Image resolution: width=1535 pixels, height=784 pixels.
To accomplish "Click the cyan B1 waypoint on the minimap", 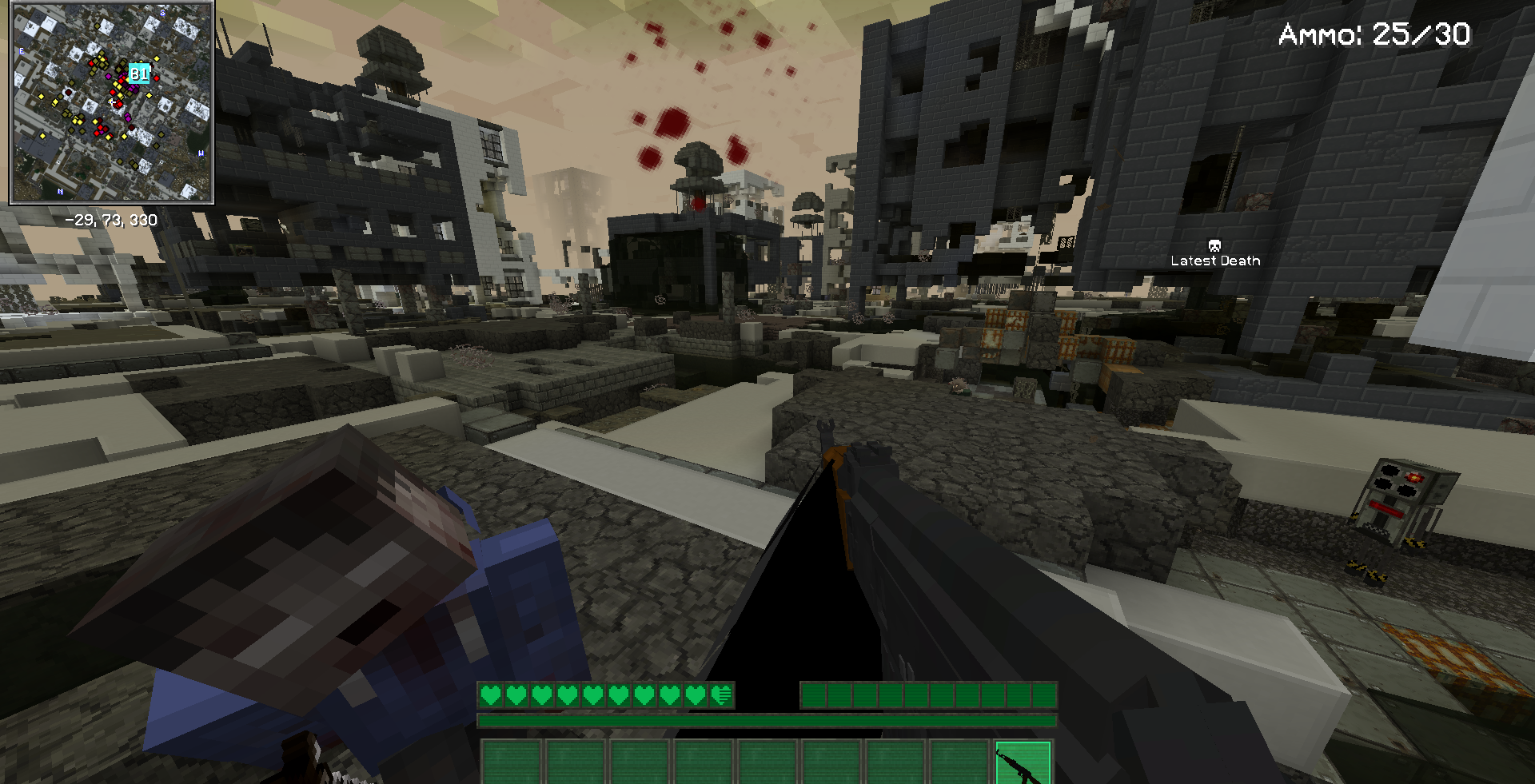I will tap(138, 73).
